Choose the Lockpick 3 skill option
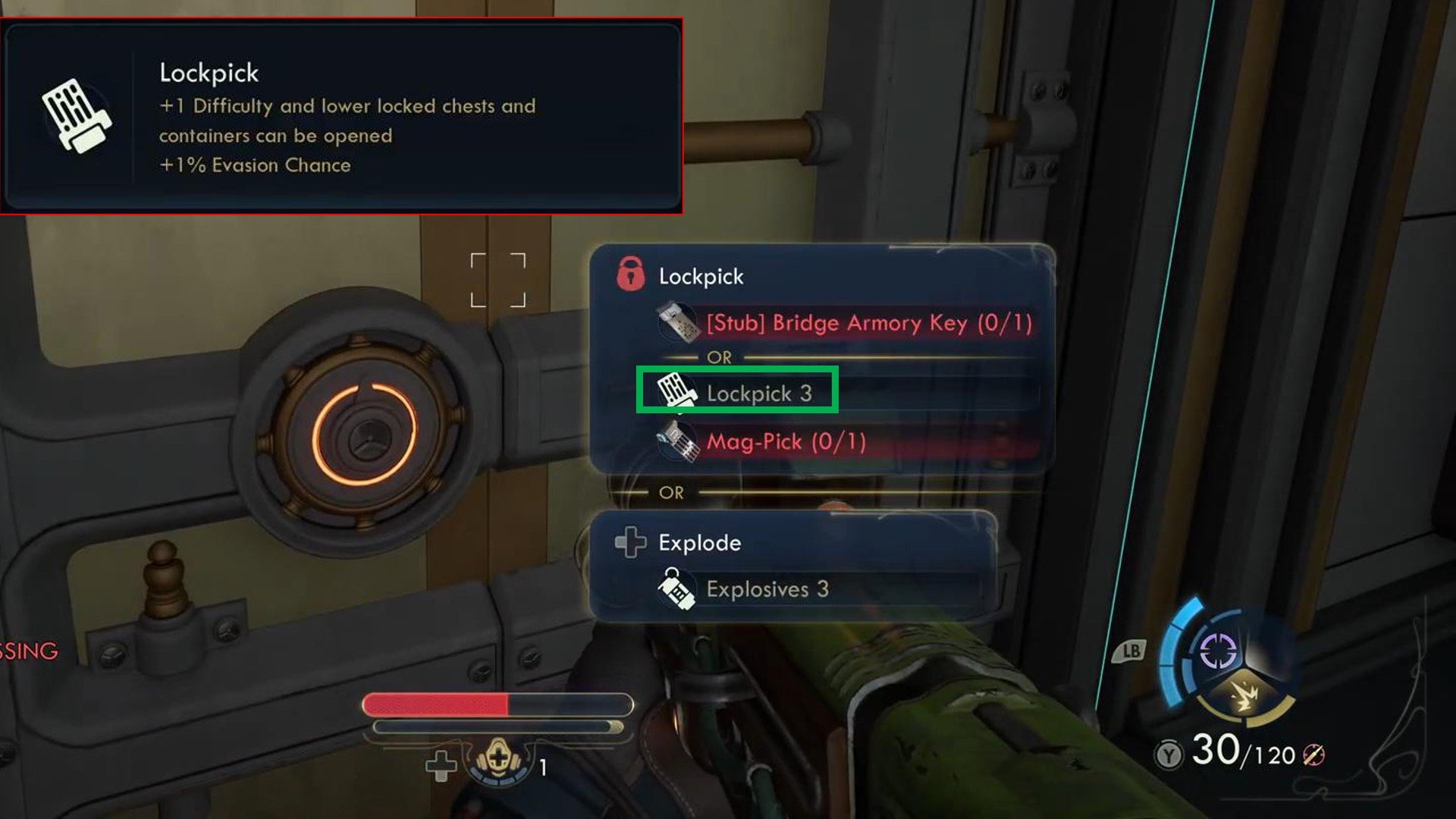The width and height of the screenshot is (1456, 819). pyautogui.click(x=737, y=393)
